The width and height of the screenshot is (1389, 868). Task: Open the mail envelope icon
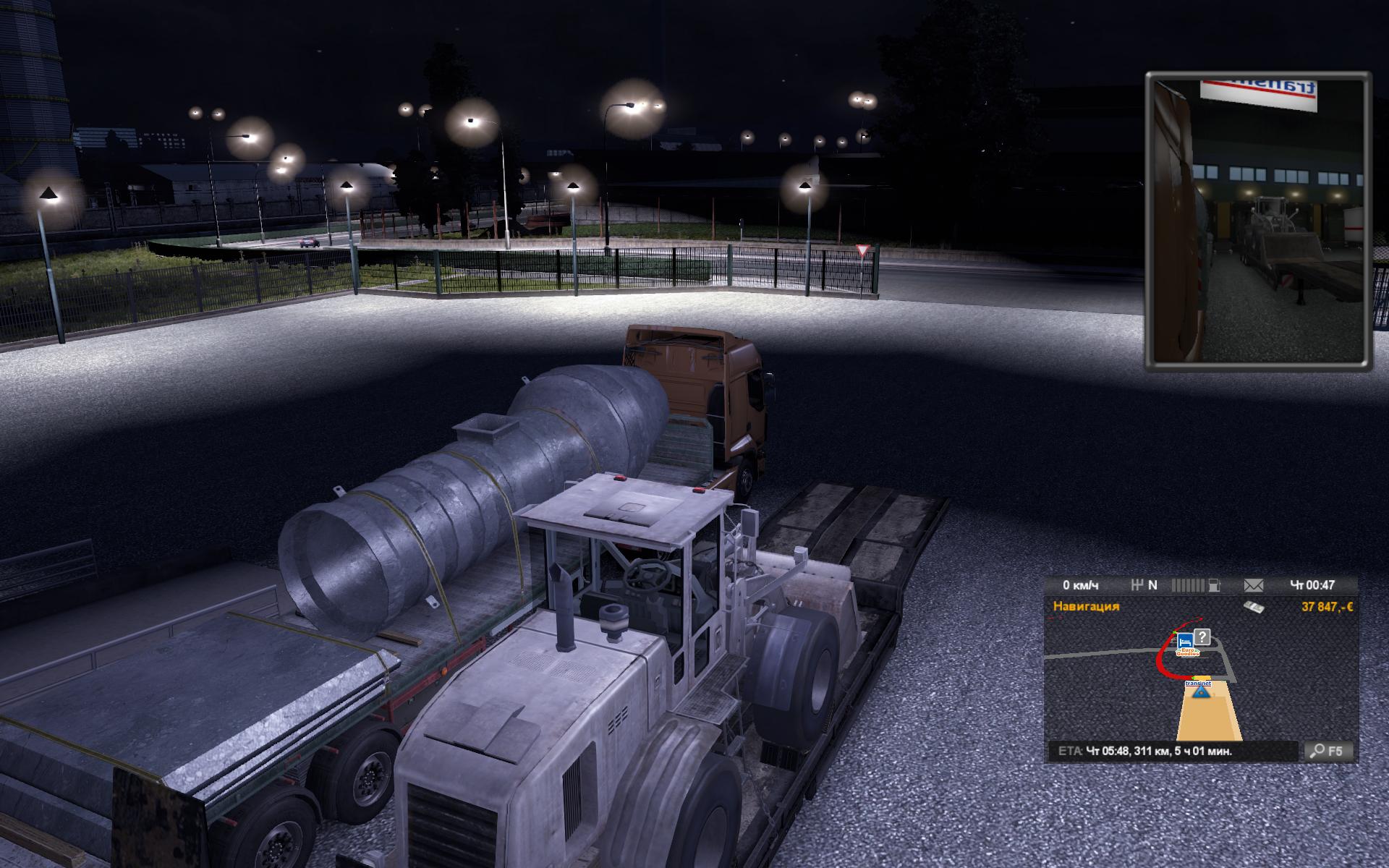(x=1253, y=585)
